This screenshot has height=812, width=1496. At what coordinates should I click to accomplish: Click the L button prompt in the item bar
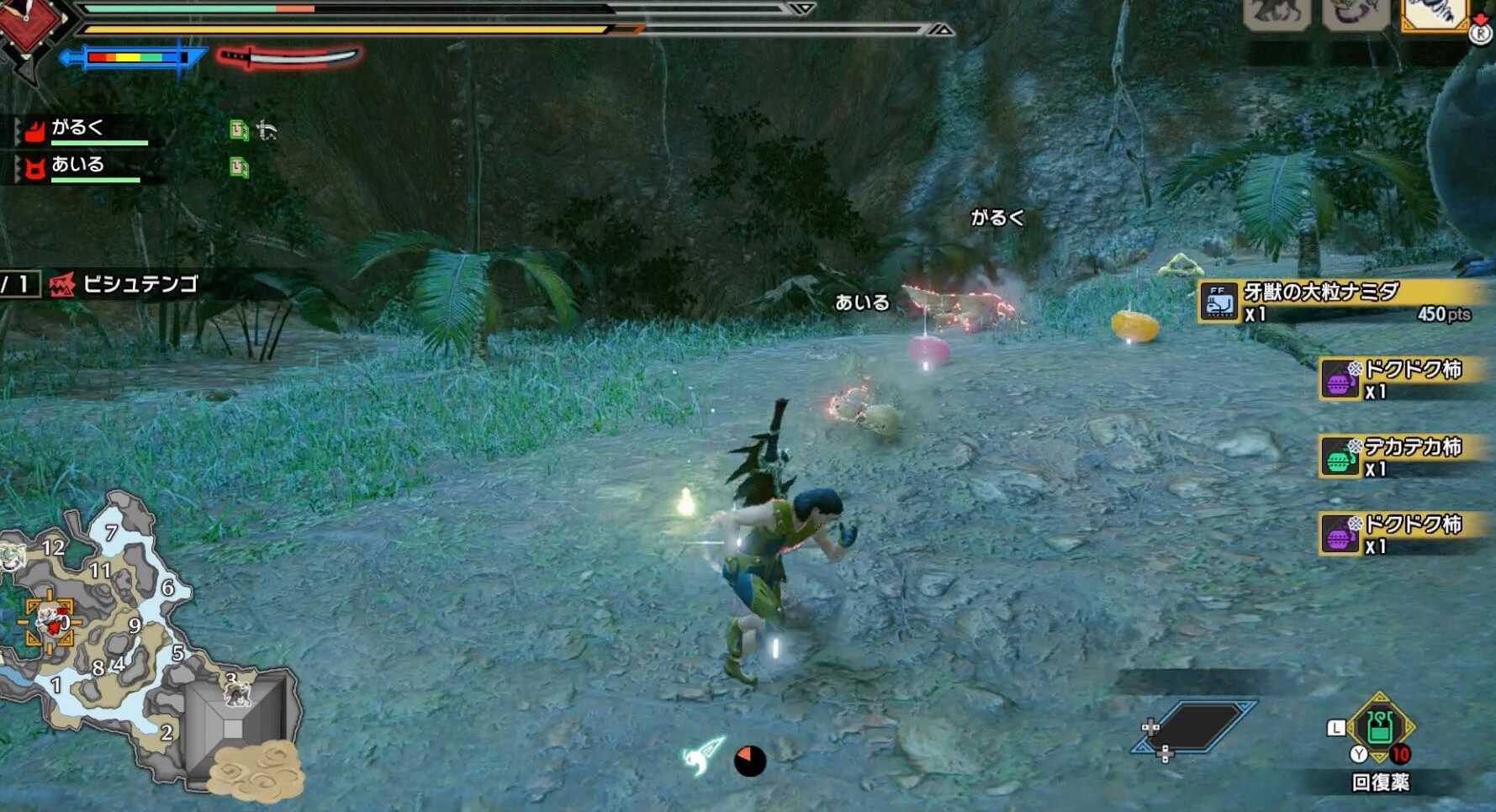[x=1337, y=729]
